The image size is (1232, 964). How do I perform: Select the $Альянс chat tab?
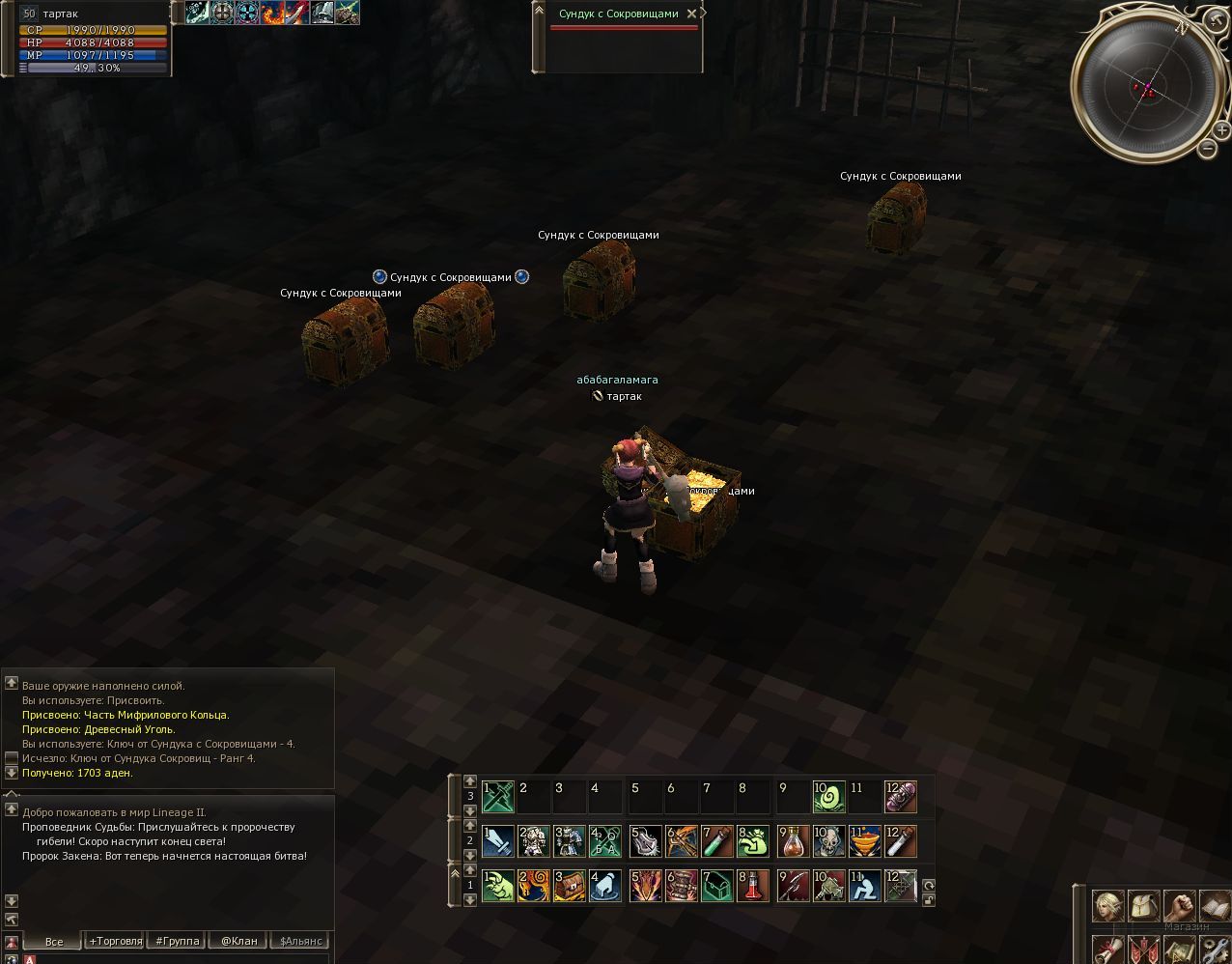click(x=300, y=941)
